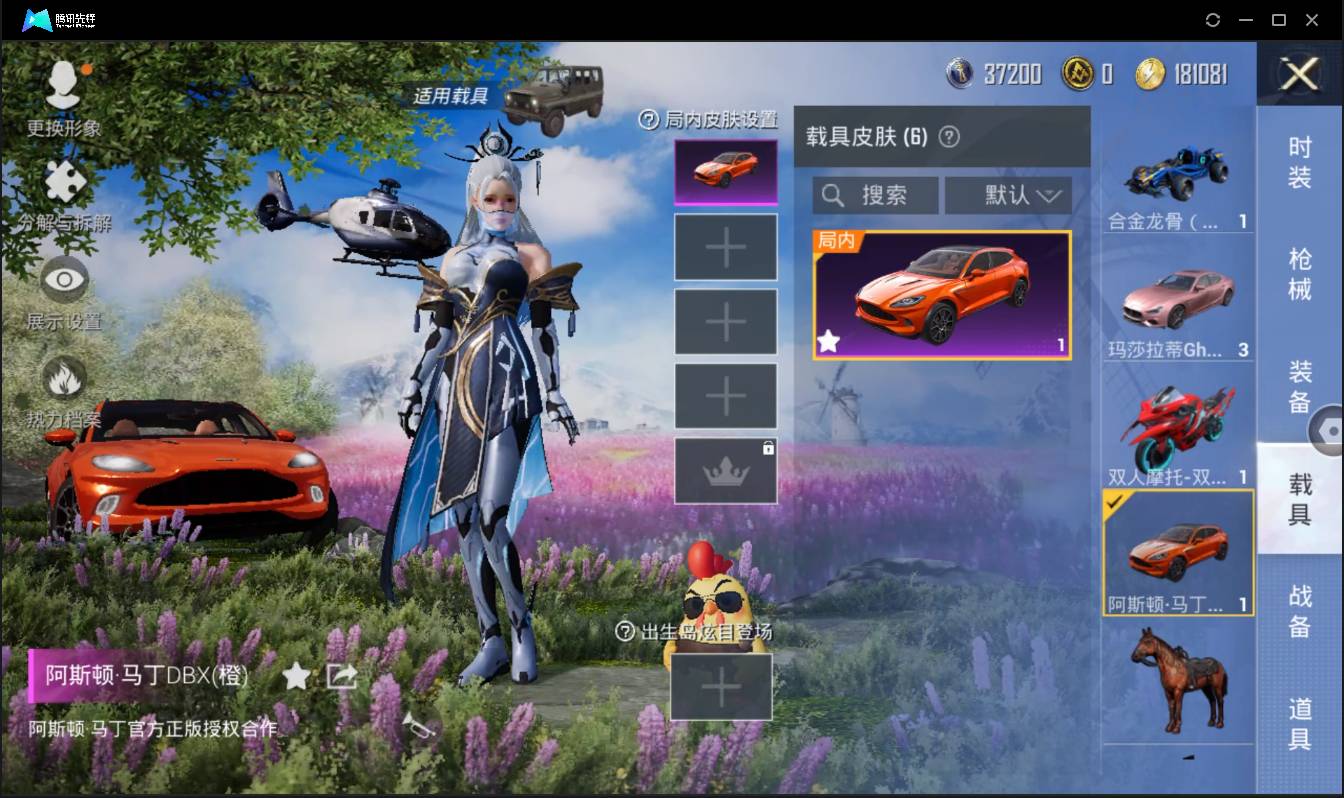Click the locked crown slot
The width and height of the screenshot is (1344, 798).
pos(725,470)
